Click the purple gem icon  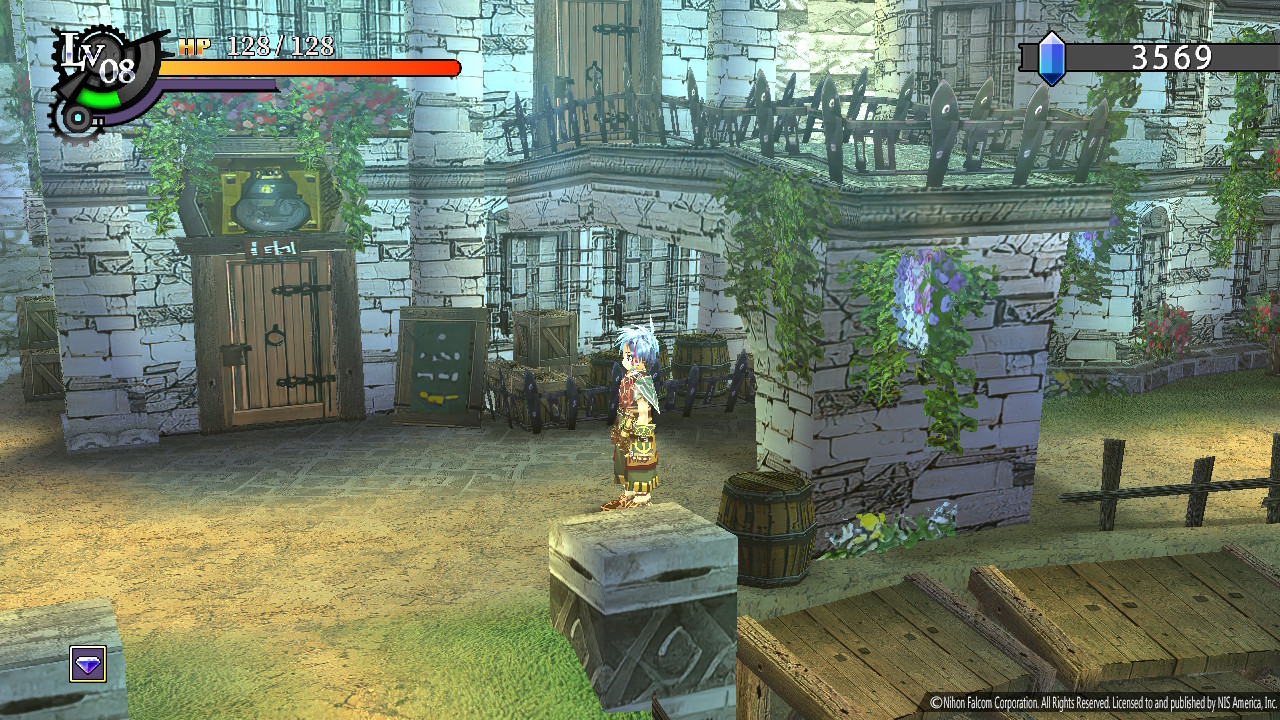tap(88, 664)
